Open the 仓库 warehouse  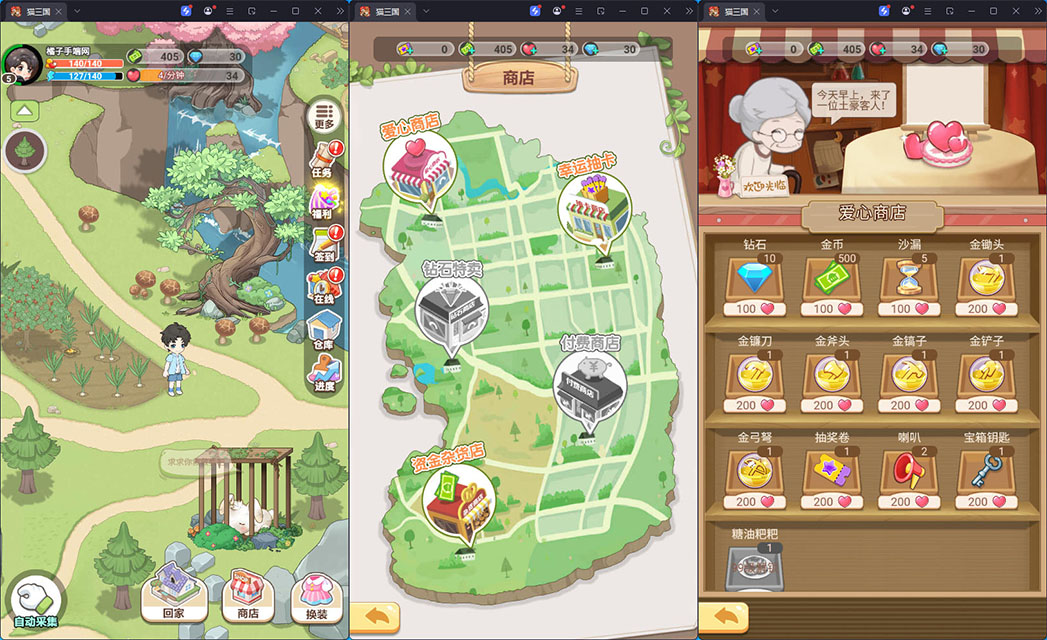pyautogui.click(x=322, y=330)
